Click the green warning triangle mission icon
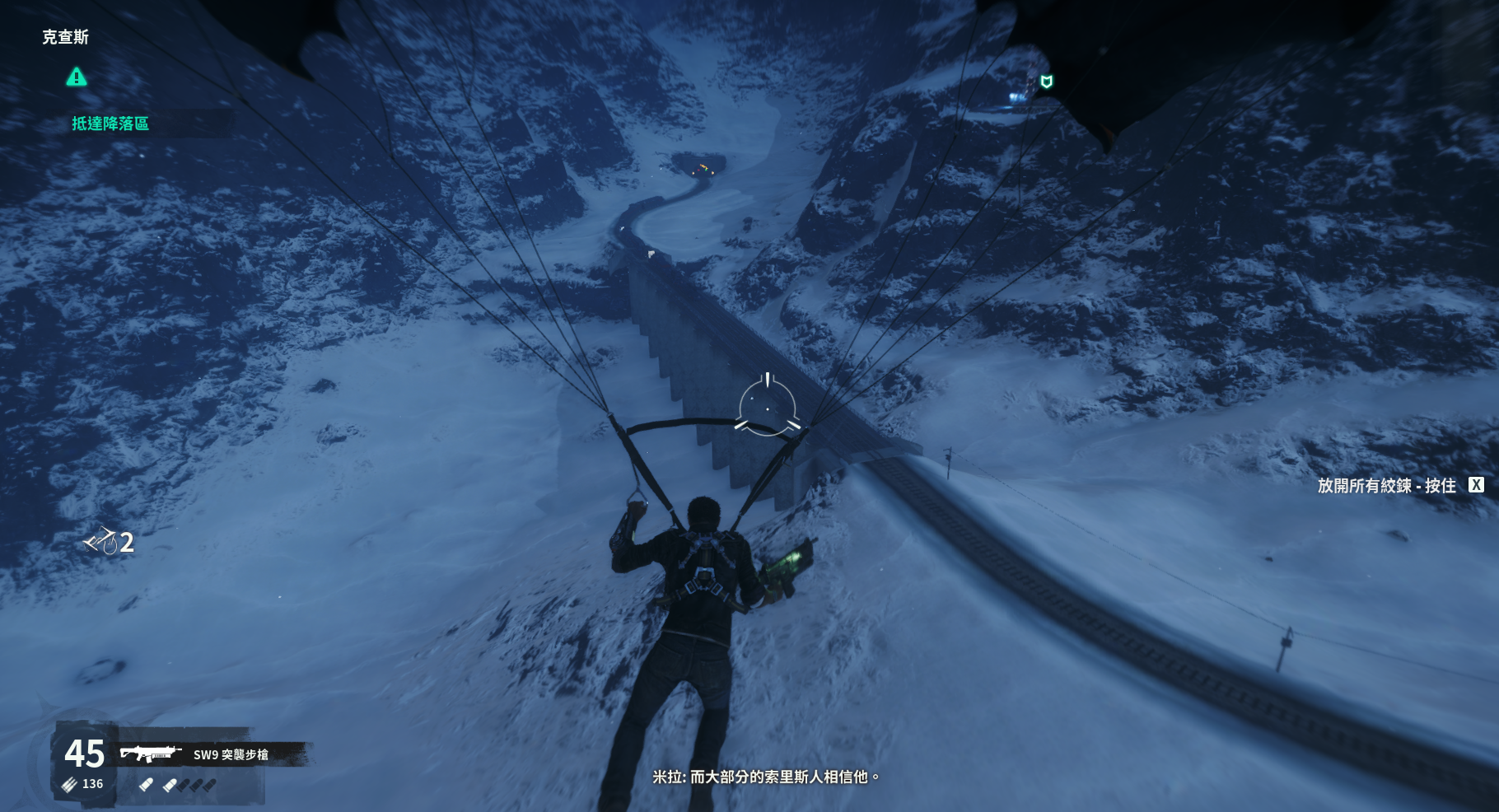1499x812 pixels. coord(77,77)
